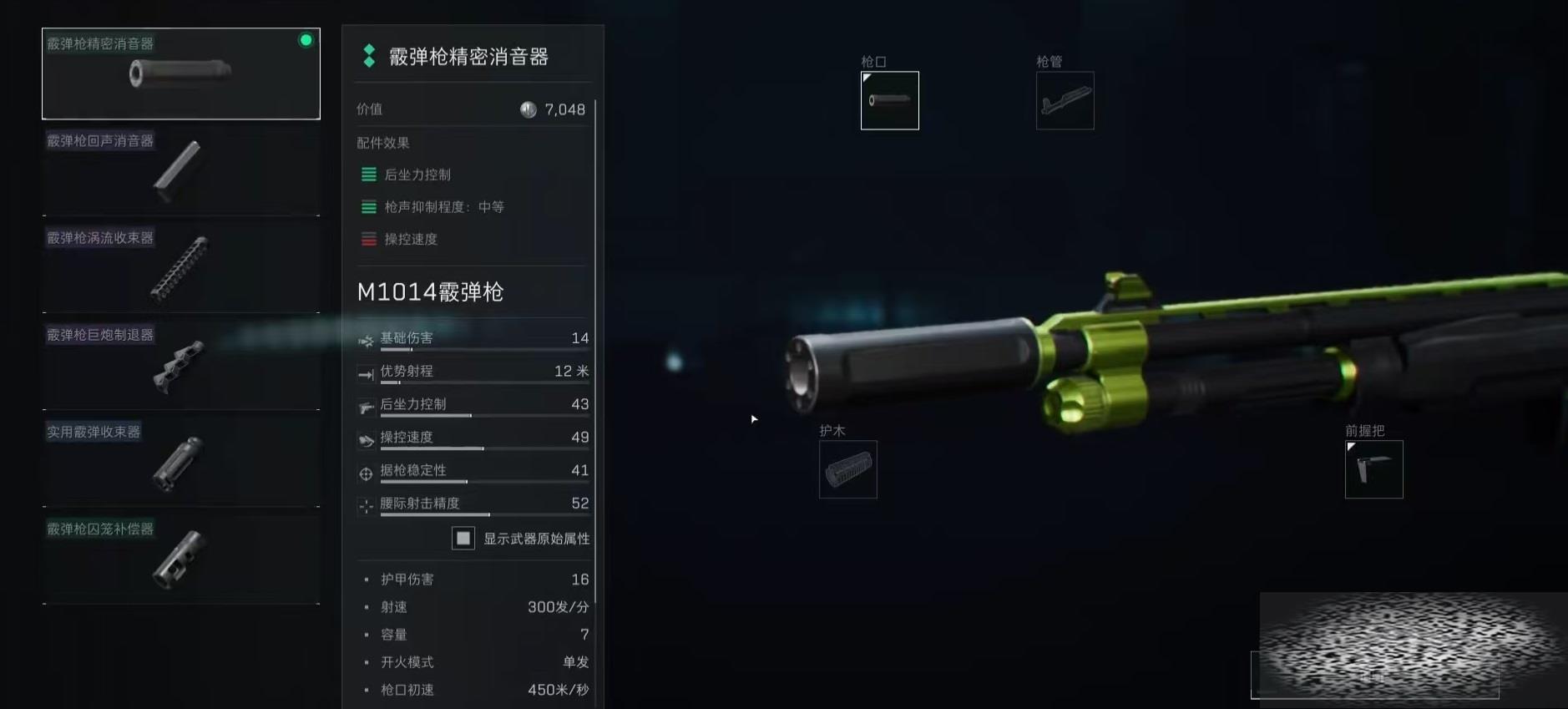Open the 枪管 barrel slot
Screen dimensions: 1568x709
[1065, 101]
